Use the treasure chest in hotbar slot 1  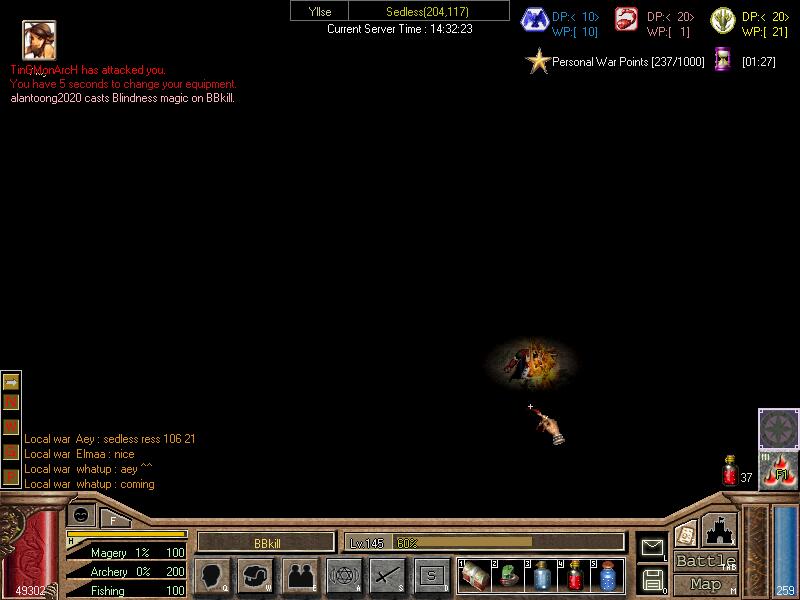coord(475,576)
